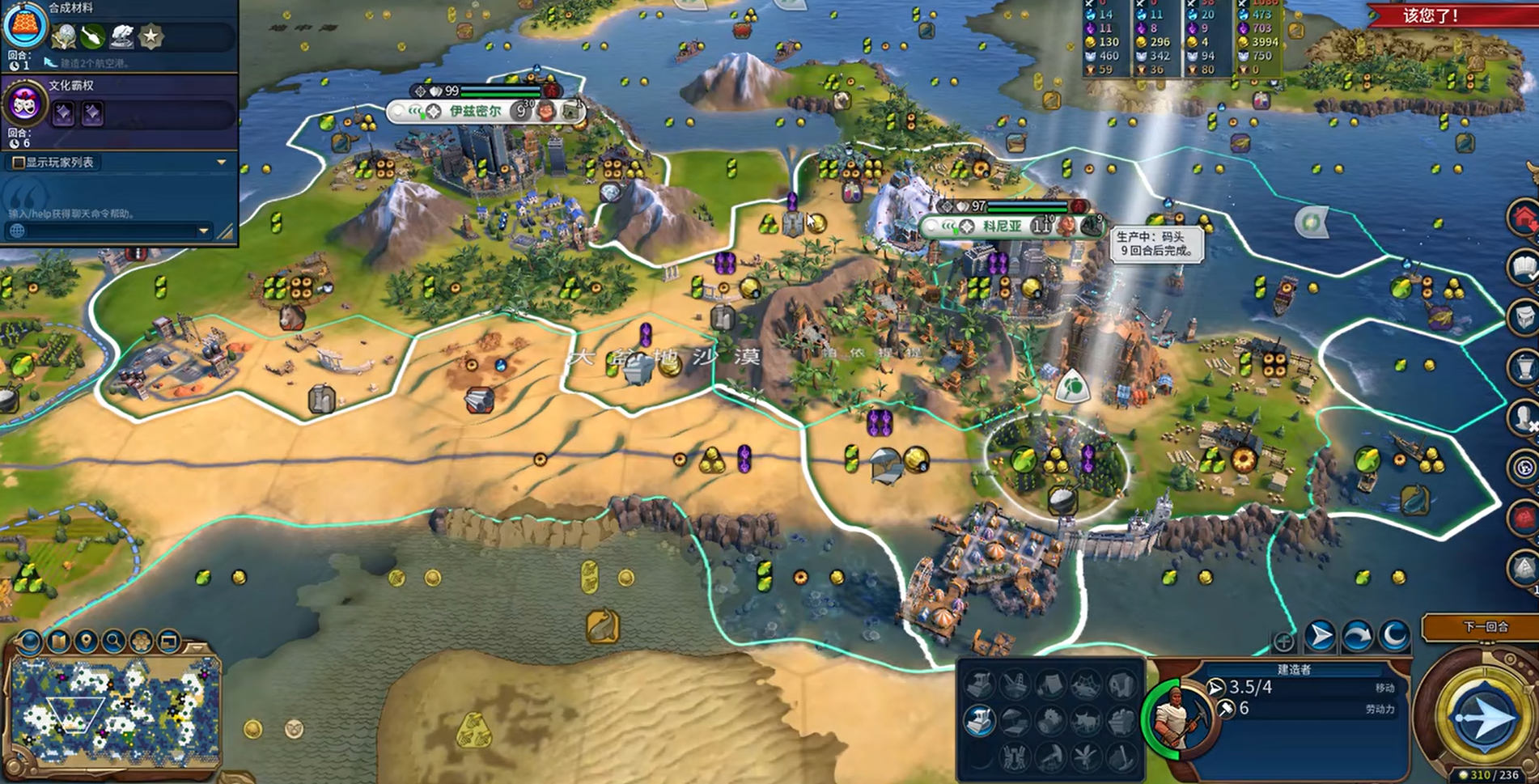Screen dimensions: 1539x784
Task: Select the 科尼亚 city banner
Action: click(1002, 227)
